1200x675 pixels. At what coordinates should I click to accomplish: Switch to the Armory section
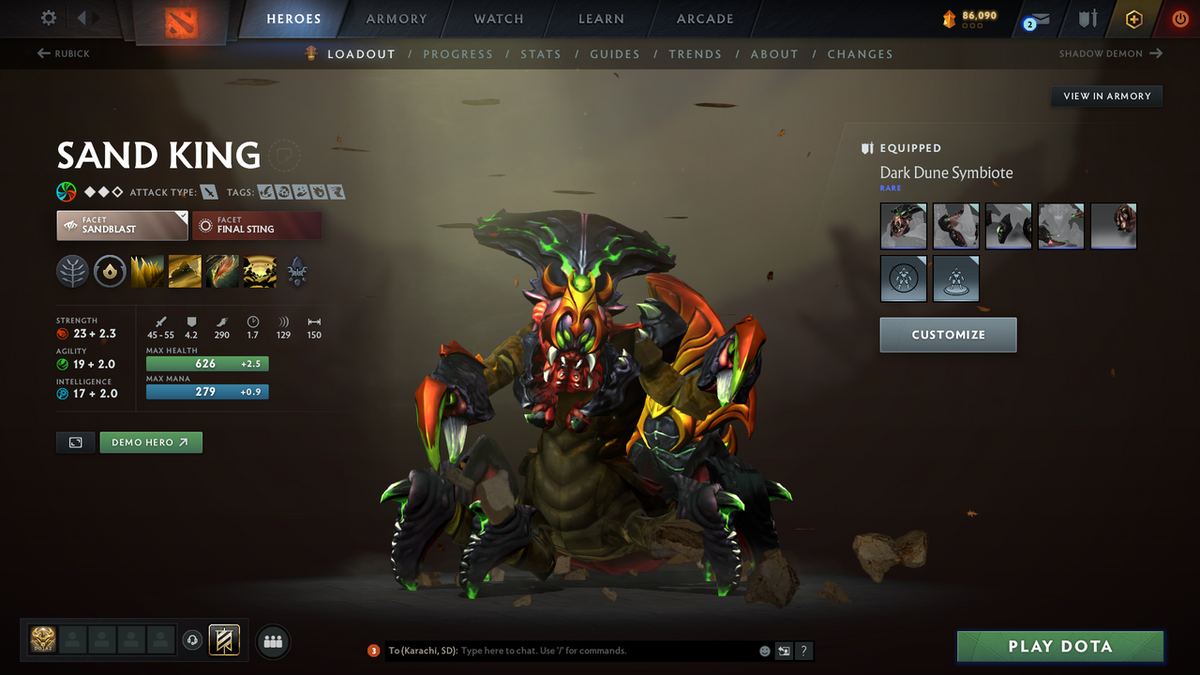(x=398, y=19)
